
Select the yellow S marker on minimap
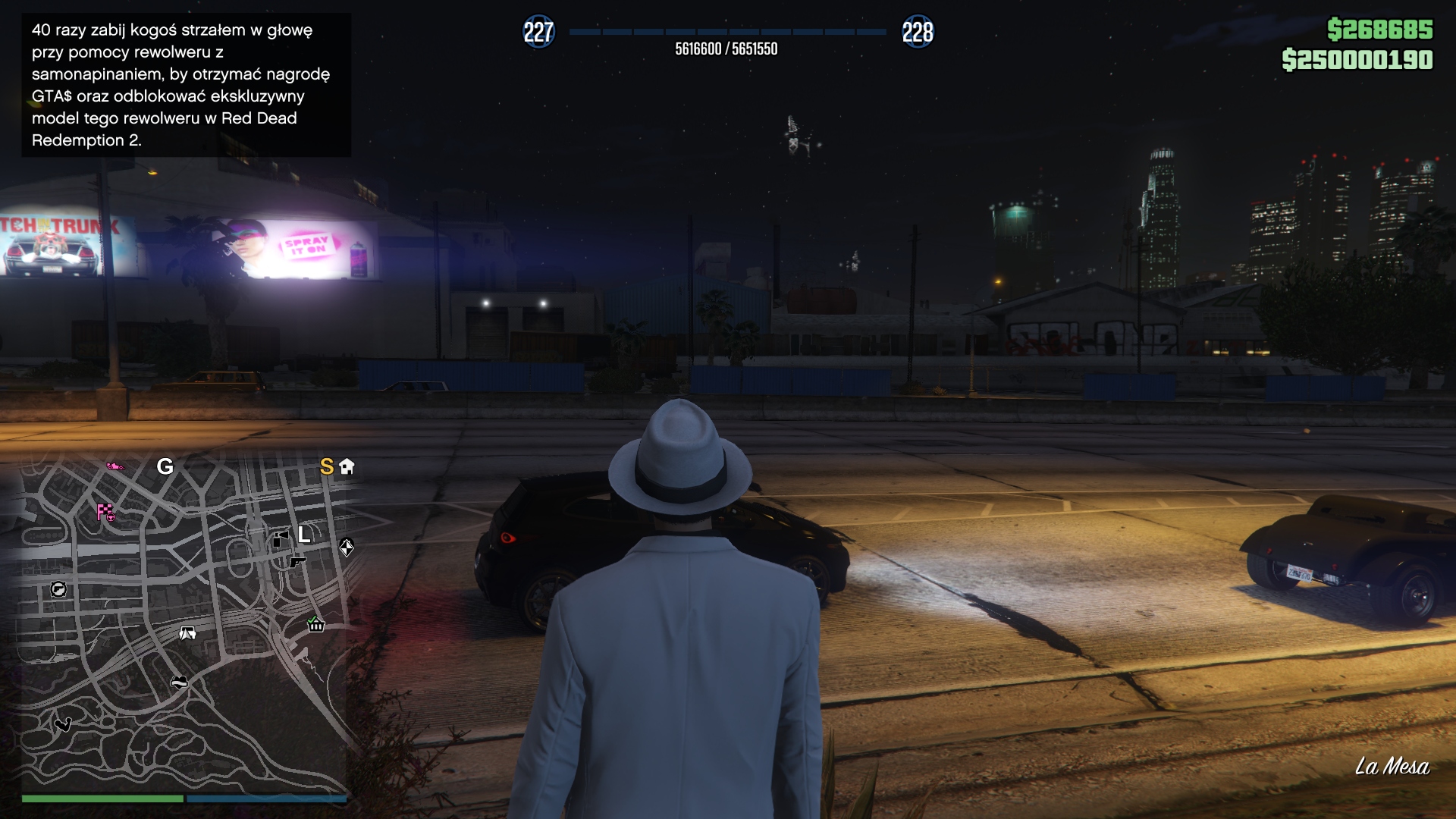point(327,466)
